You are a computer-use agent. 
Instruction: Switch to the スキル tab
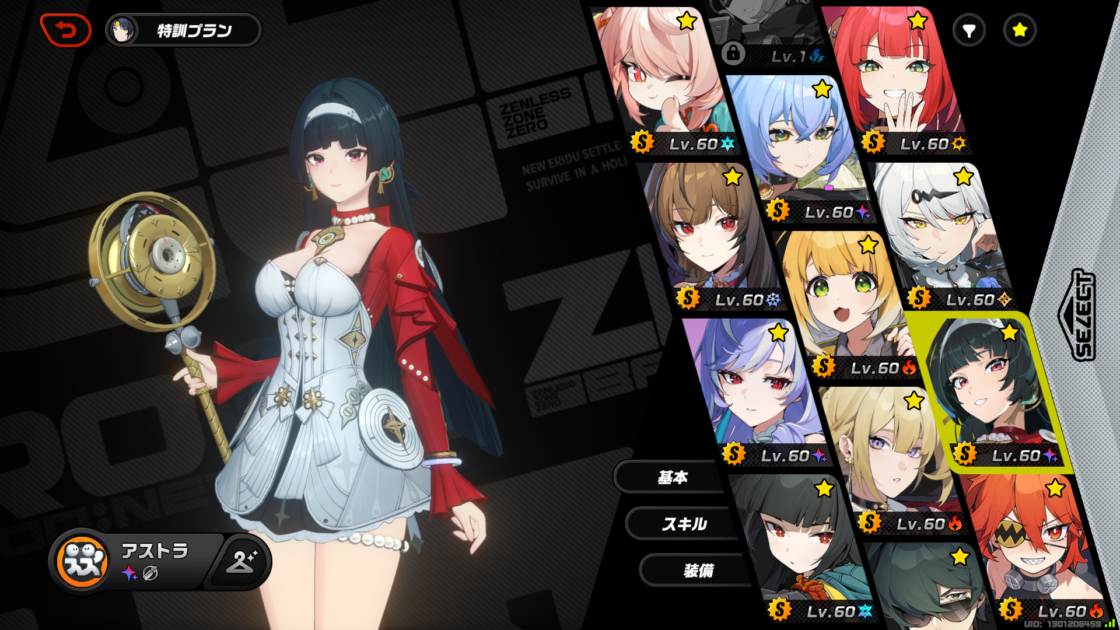coord(684,523)
